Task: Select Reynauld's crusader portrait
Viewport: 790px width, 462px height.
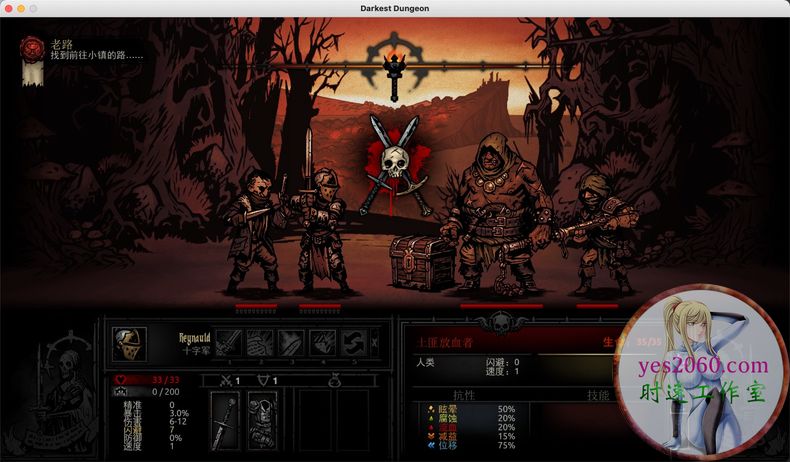Action: pyautogui.click(x=129, y=344)
